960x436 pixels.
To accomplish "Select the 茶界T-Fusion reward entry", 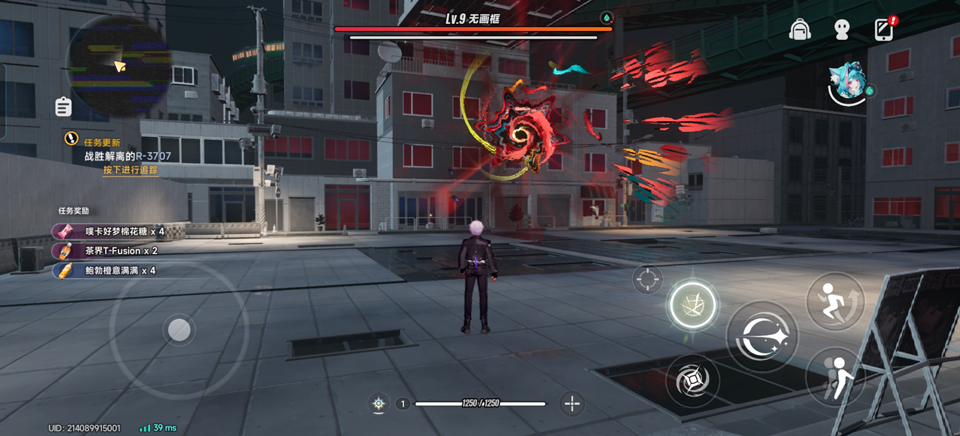I will (106, 251).
